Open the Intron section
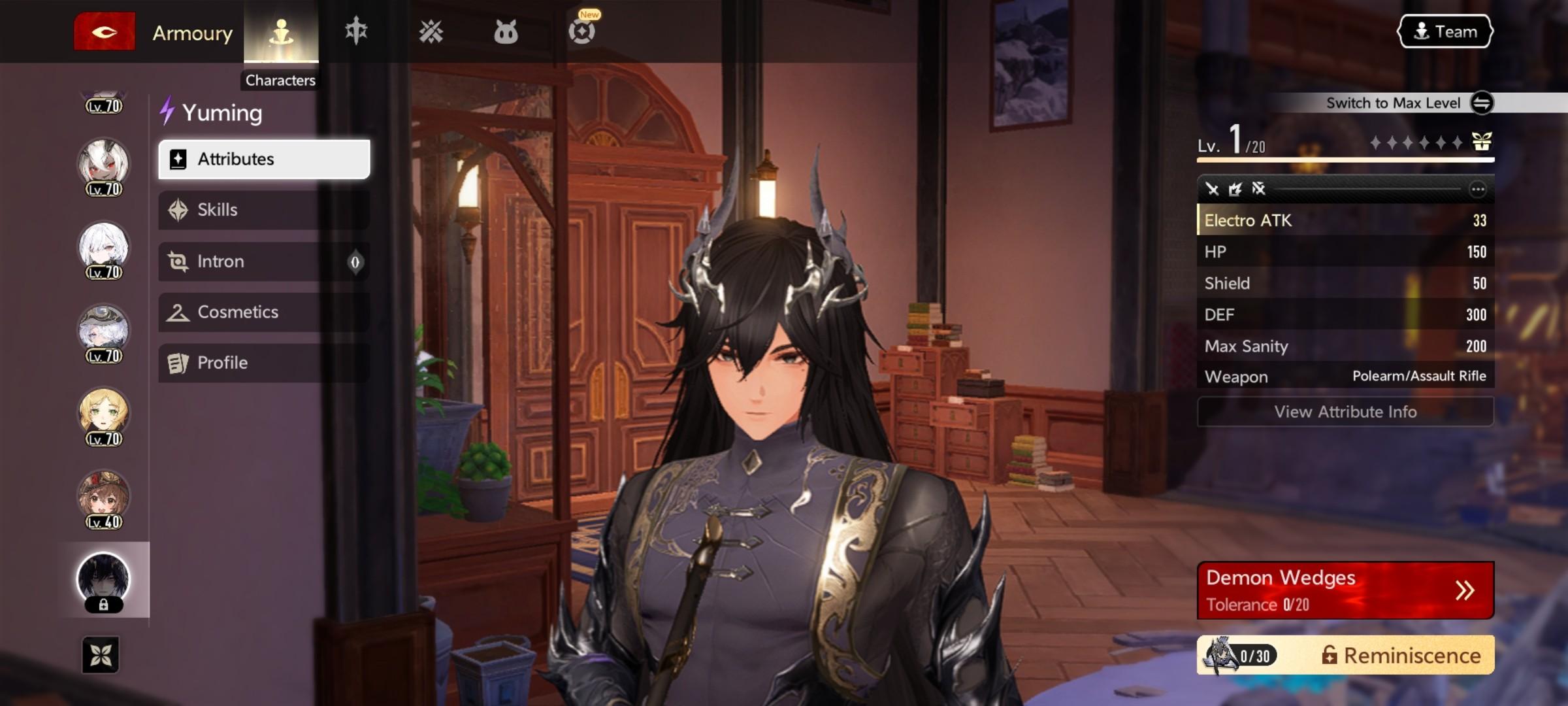The width and height of the screenshot is (1568, 706). [264, 261]
